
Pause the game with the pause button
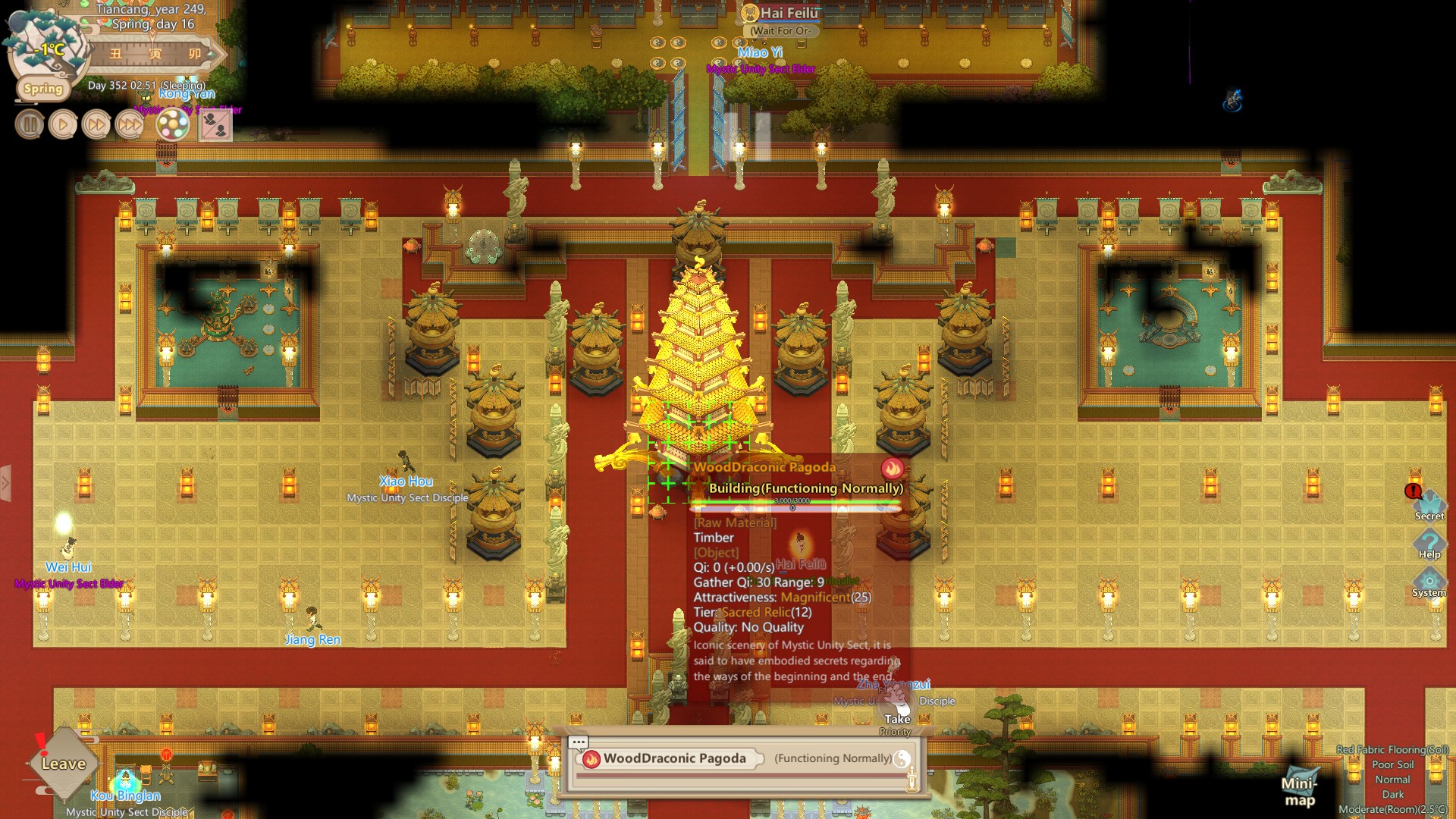pyautogui.click(x=29, y=124)
